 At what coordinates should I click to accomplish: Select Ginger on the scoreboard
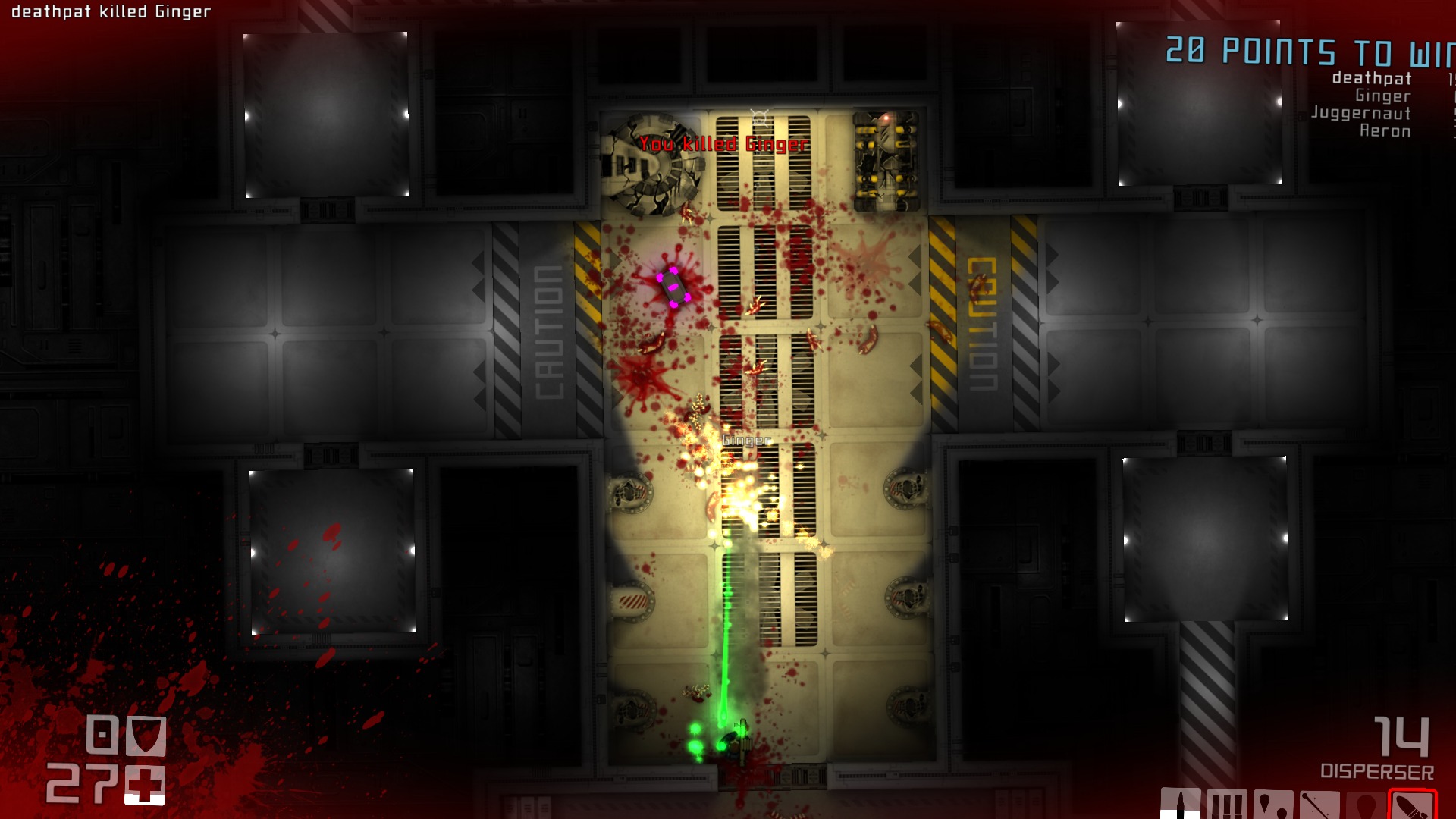pyautogui.click(x=1383, y=96)
